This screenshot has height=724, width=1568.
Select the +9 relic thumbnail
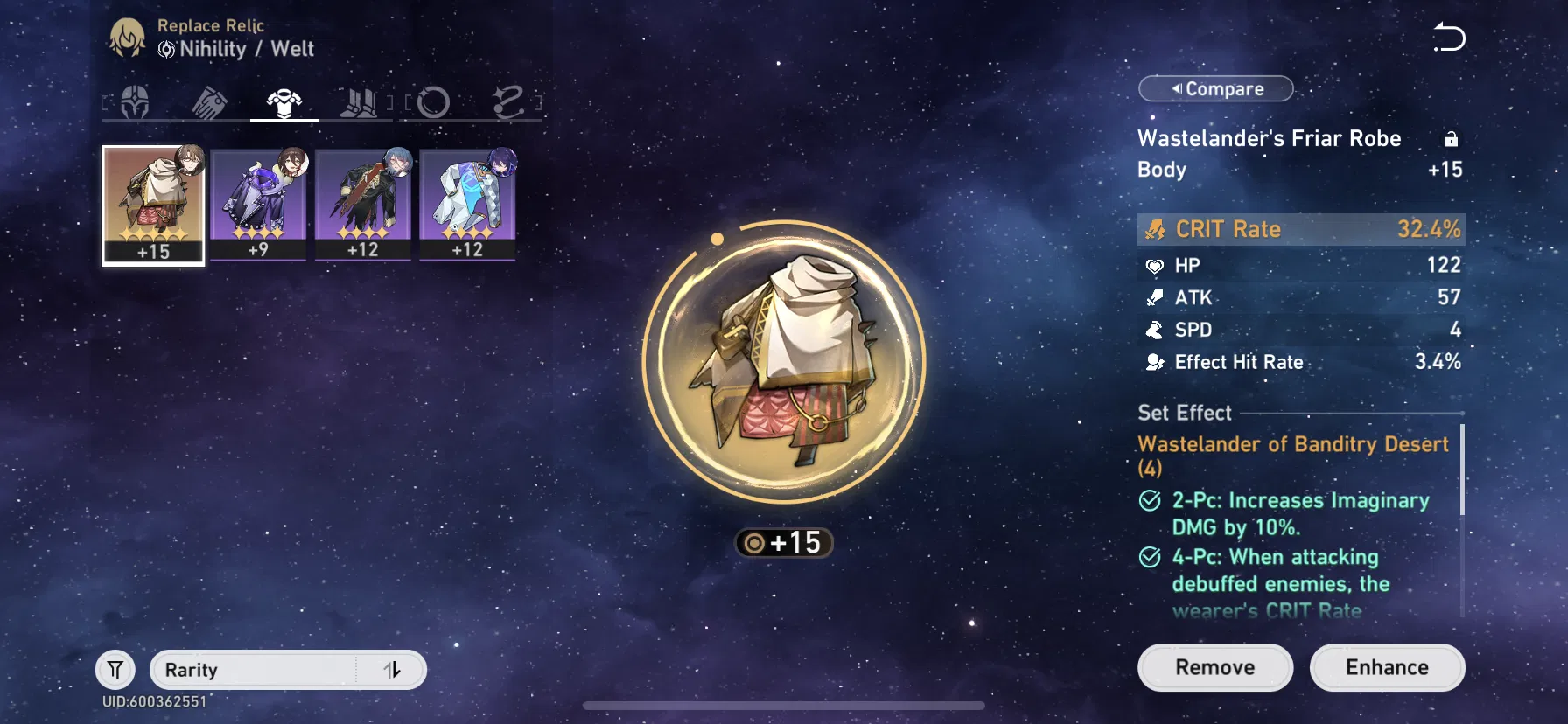[x=258, y=205]
